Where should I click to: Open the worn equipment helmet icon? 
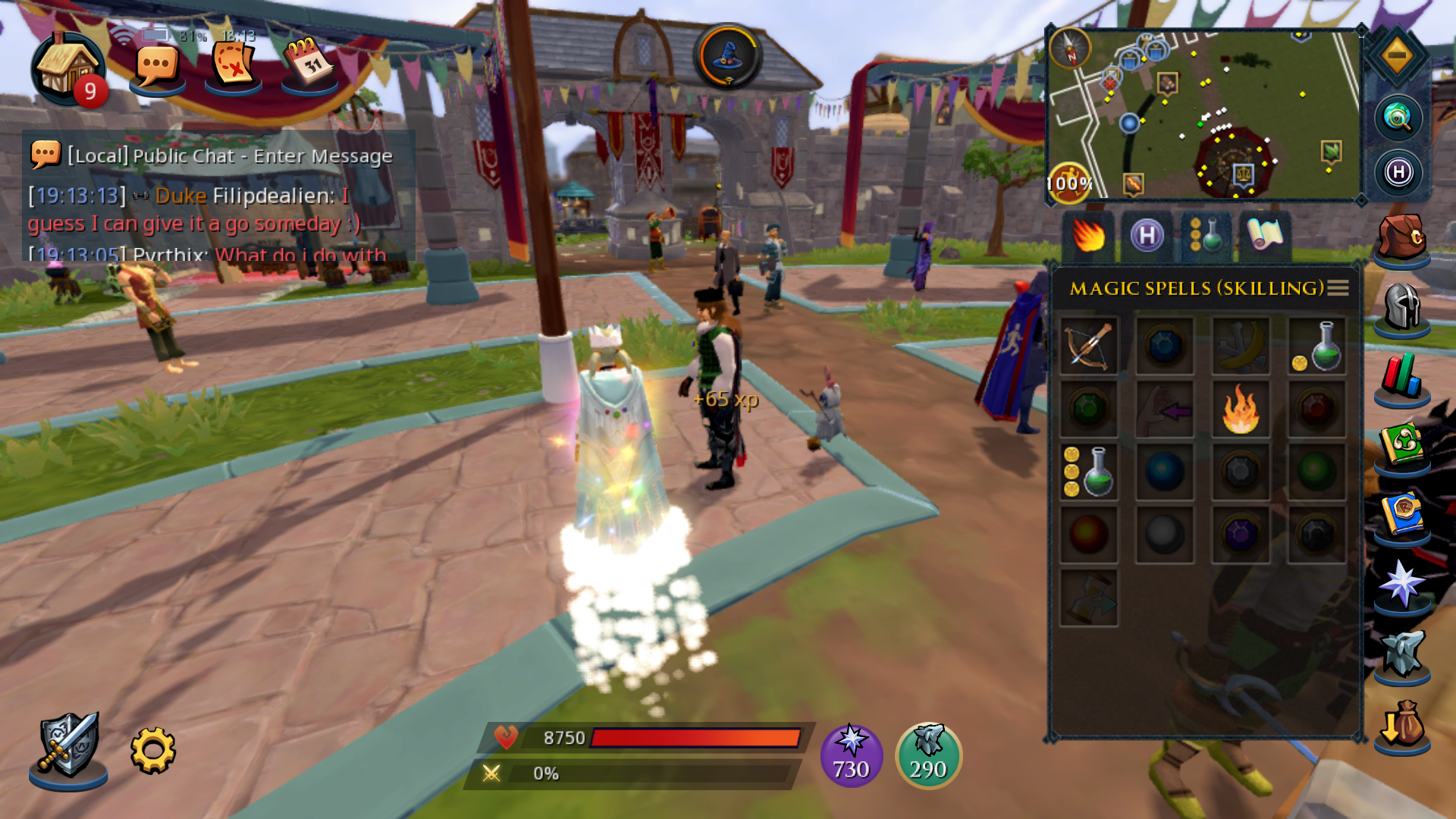click(1402, 307)
